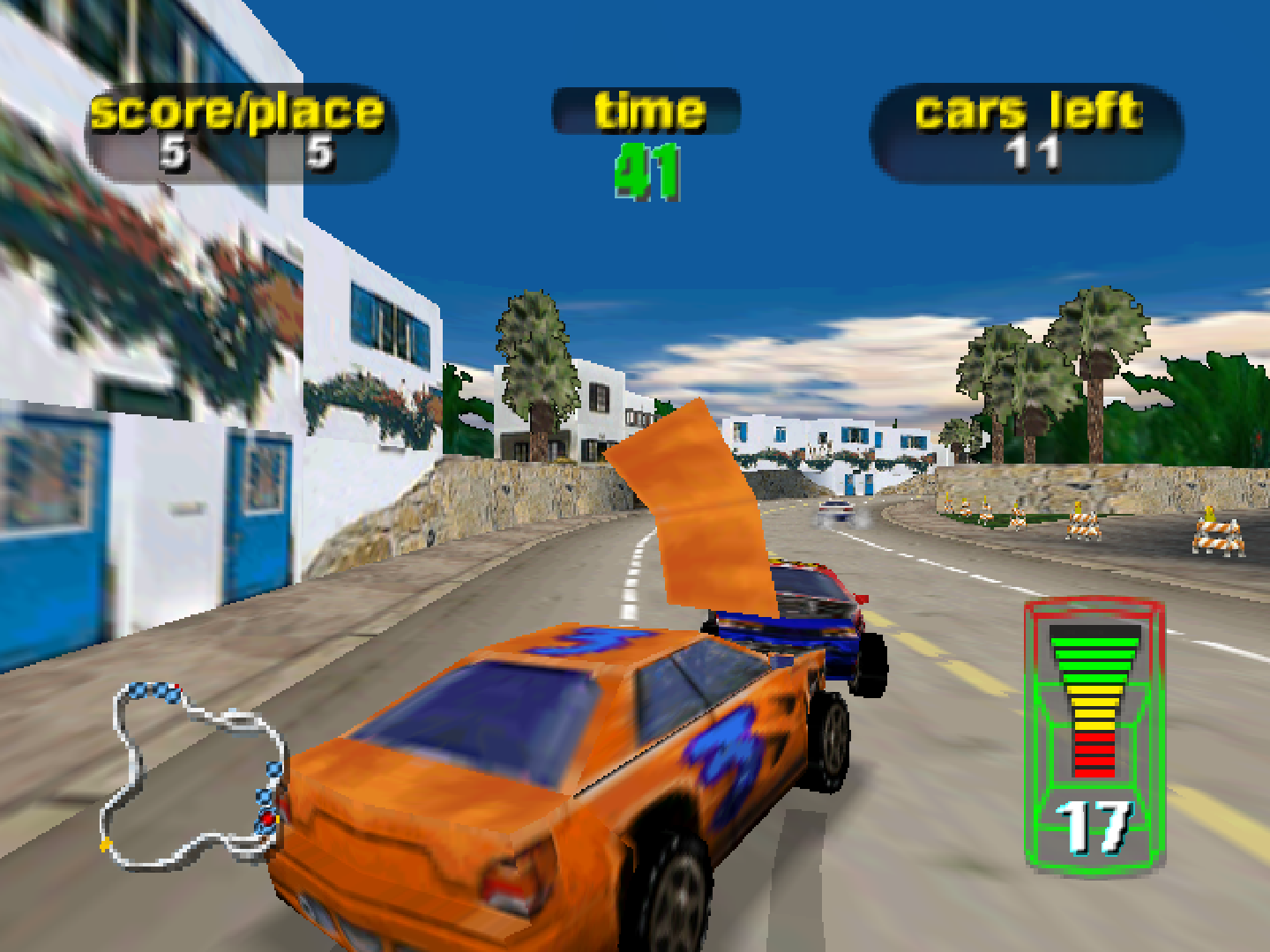Click the red car marker on the minimap
This screenshot has width=1270, height=952.
click(x=267, y=817)
